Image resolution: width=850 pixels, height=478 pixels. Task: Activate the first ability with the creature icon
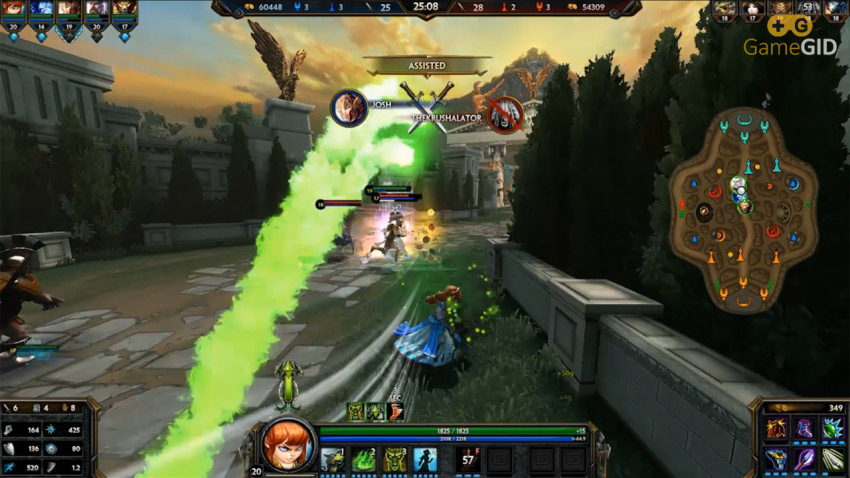pos(333,460)
